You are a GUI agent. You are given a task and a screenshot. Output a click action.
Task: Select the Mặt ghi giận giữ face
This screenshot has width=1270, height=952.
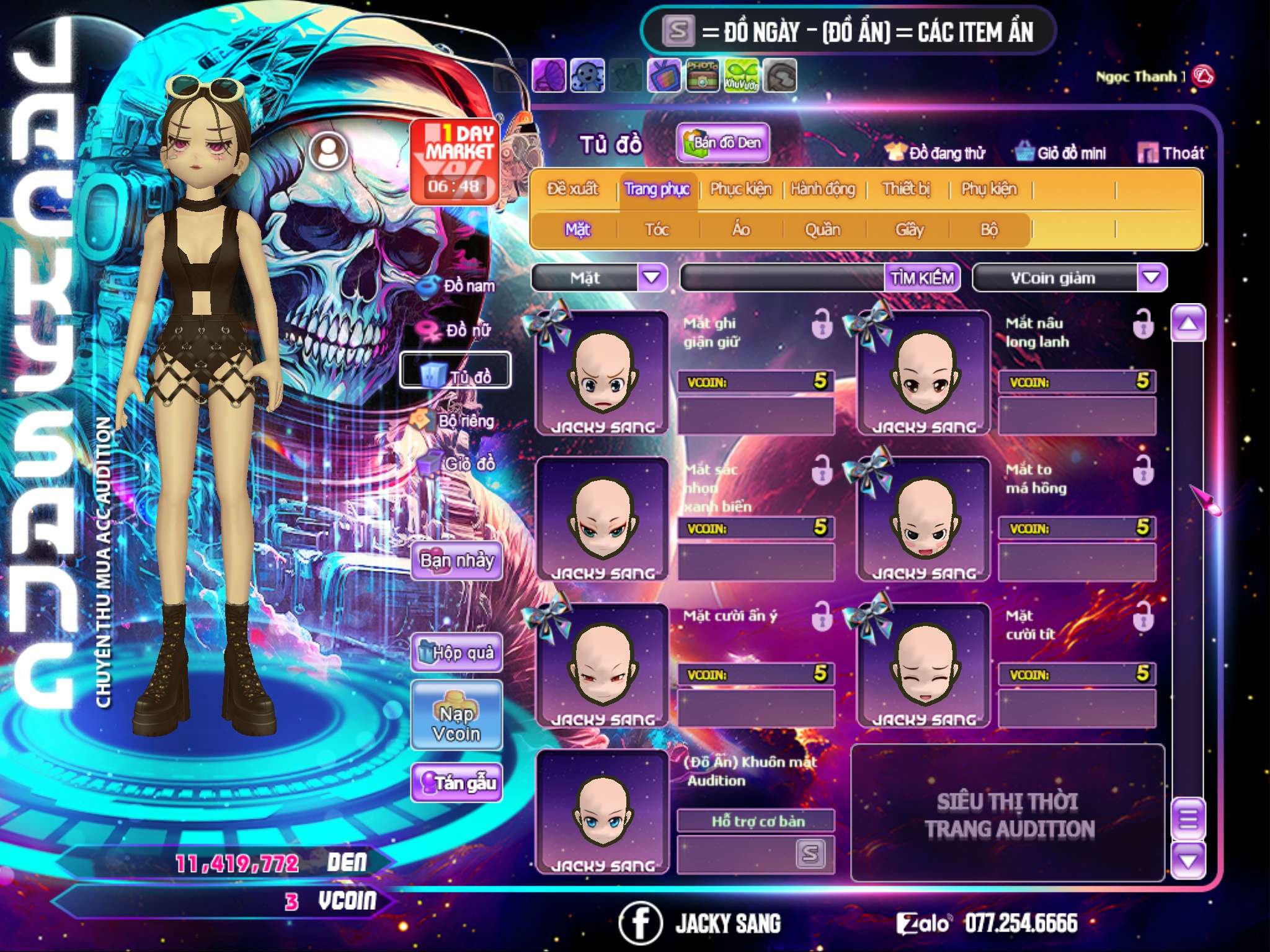[x=602, y=373]
